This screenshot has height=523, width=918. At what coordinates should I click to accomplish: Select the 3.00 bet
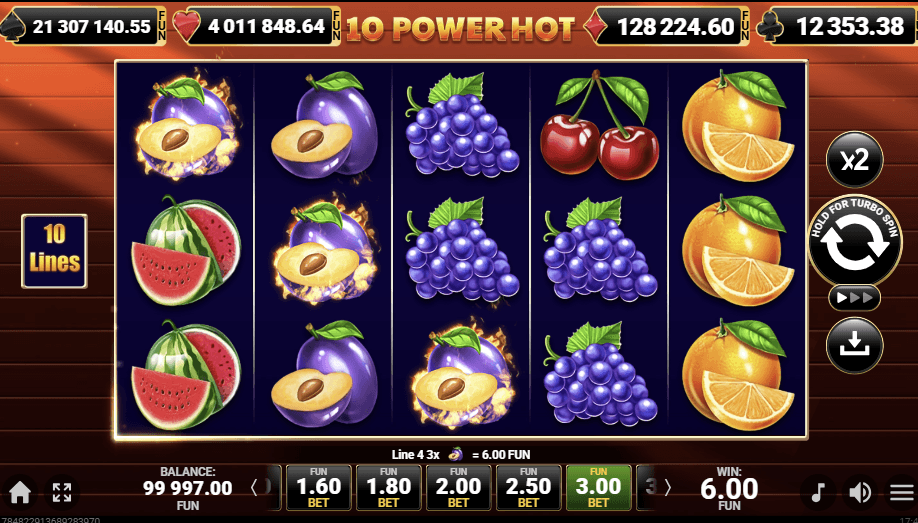click(x=598, y=488)
